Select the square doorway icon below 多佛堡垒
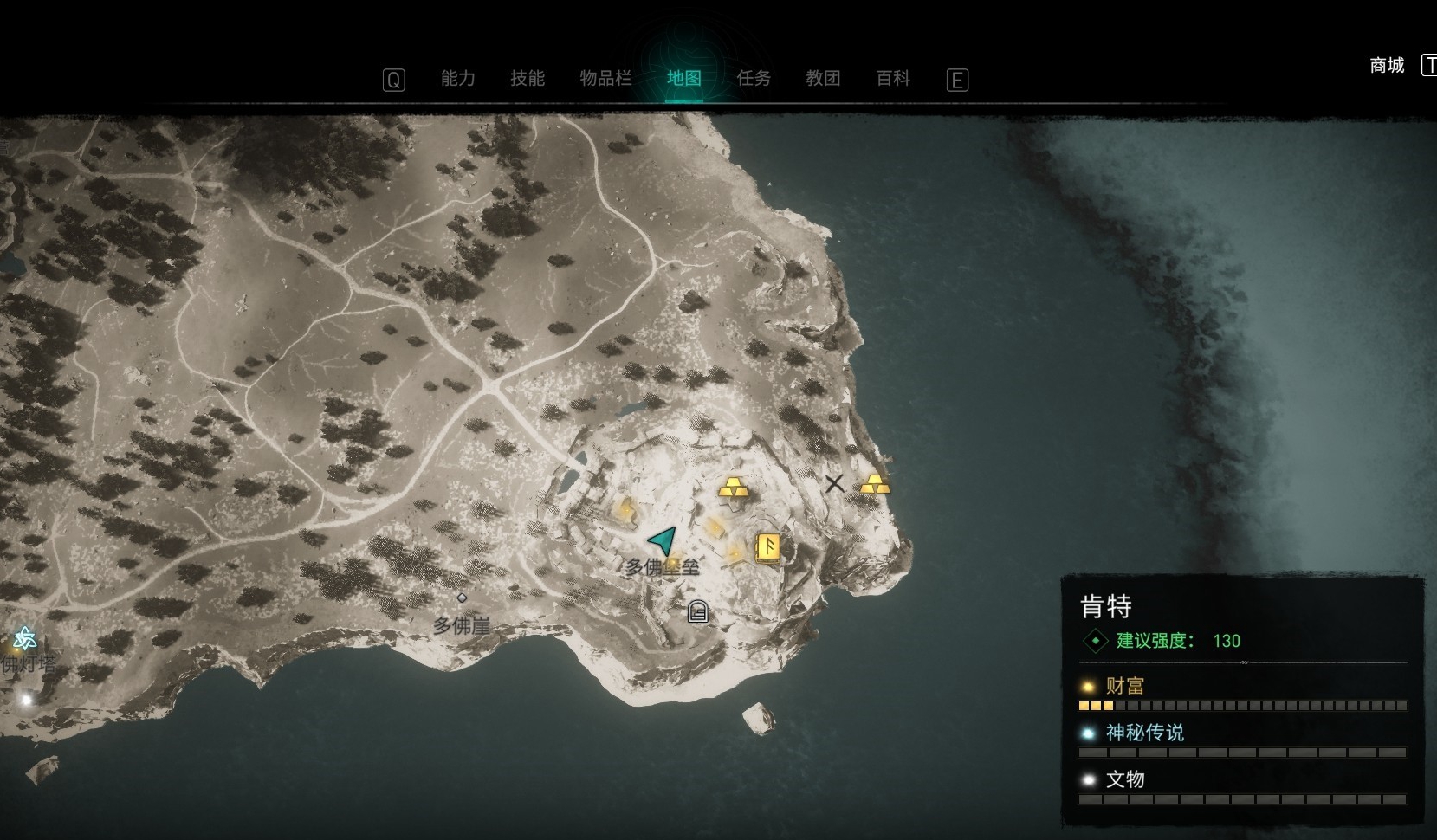Screen dimensions: 1437x840 (697, 612)
